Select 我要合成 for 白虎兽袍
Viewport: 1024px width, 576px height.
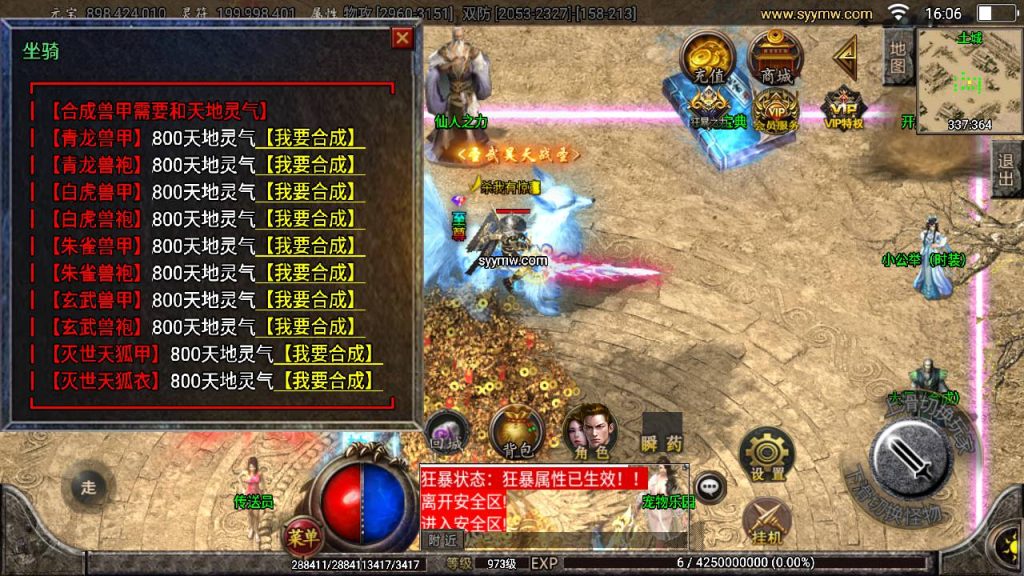(x=310, y=218)
